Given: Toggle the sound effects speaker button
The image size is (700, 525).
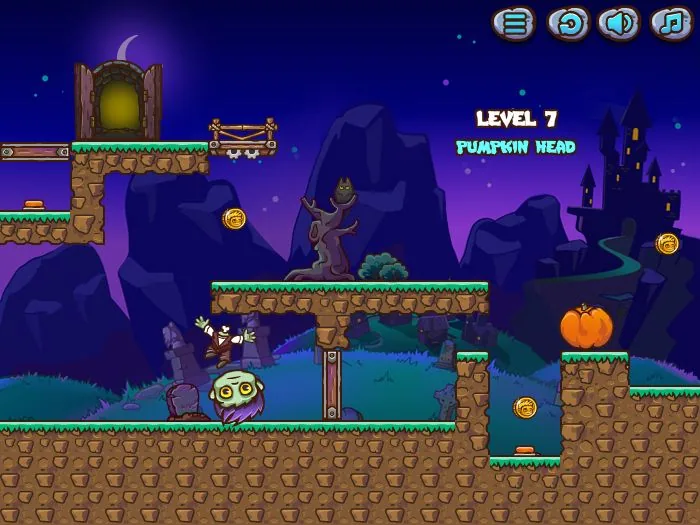Looking at the screenshot, I should click(x=619, y=24).
